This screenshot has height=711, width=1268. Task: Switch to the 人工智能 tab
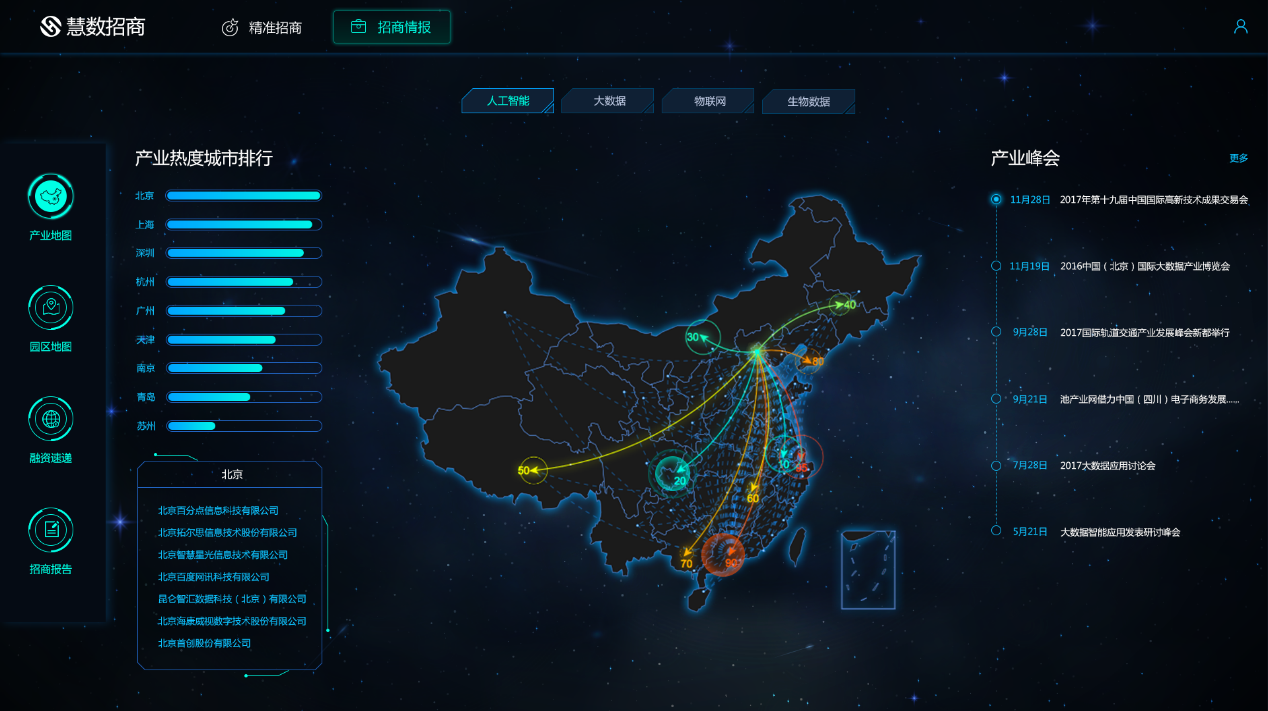tap(507, 101)
